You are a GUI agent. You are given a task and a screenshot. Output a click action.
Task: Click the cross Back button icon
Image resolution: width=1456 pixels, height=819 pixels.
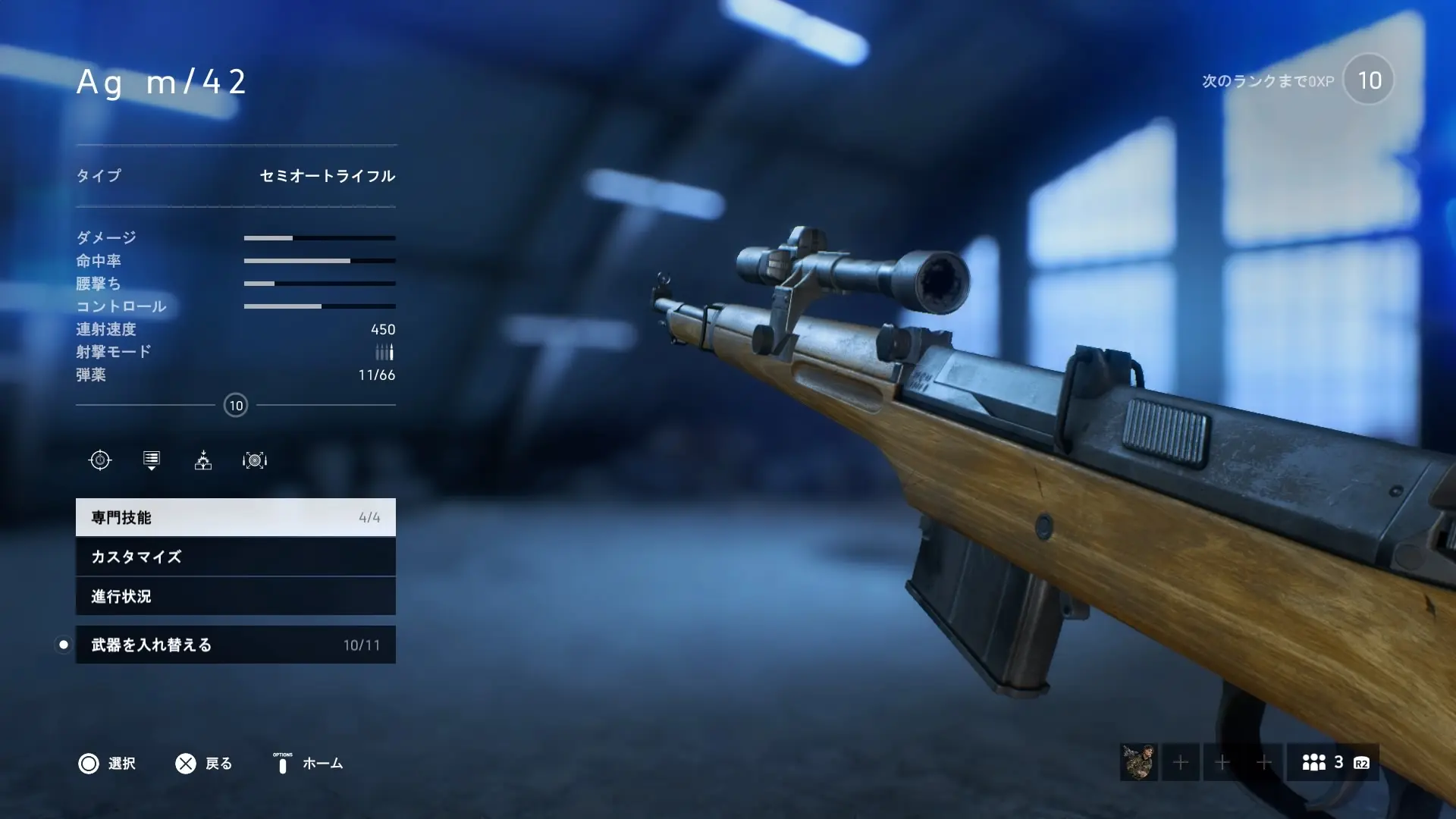[x=184, y=763]
